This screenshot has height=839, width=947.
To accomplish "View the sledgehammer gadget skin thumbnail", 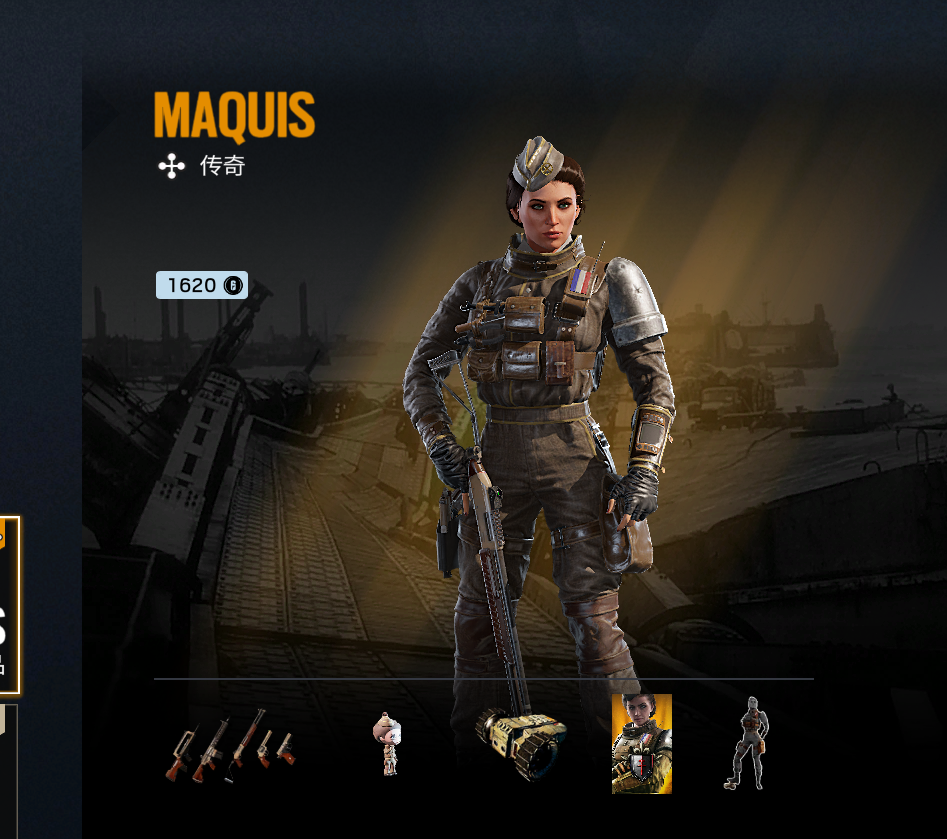I will (521, 745).
